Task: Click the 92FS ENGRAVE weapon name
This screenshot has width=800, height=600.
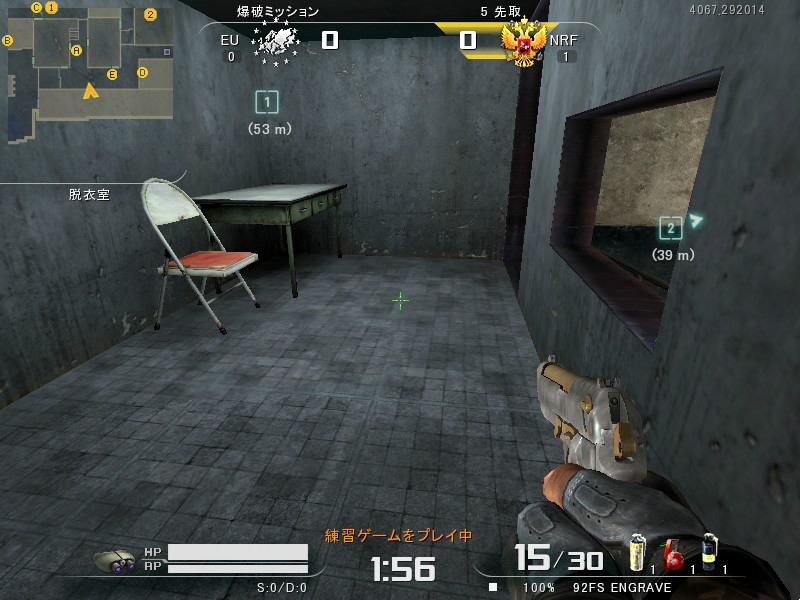Action: click(622, 587)
